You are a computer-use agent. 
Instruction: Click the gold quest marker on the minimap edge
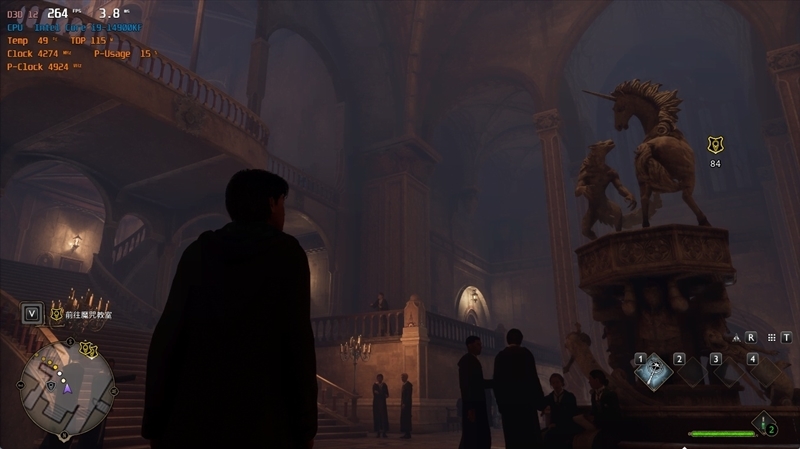[x=89, y=349]
